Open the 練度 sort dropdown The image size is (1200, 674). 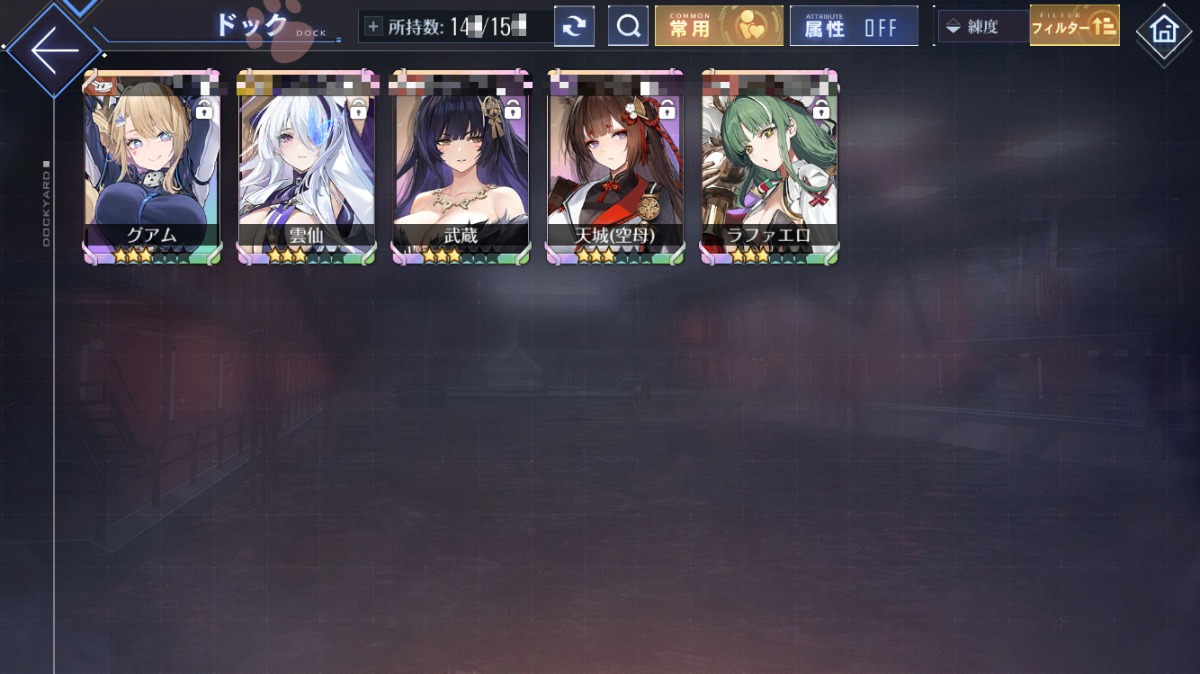[983, 27]
